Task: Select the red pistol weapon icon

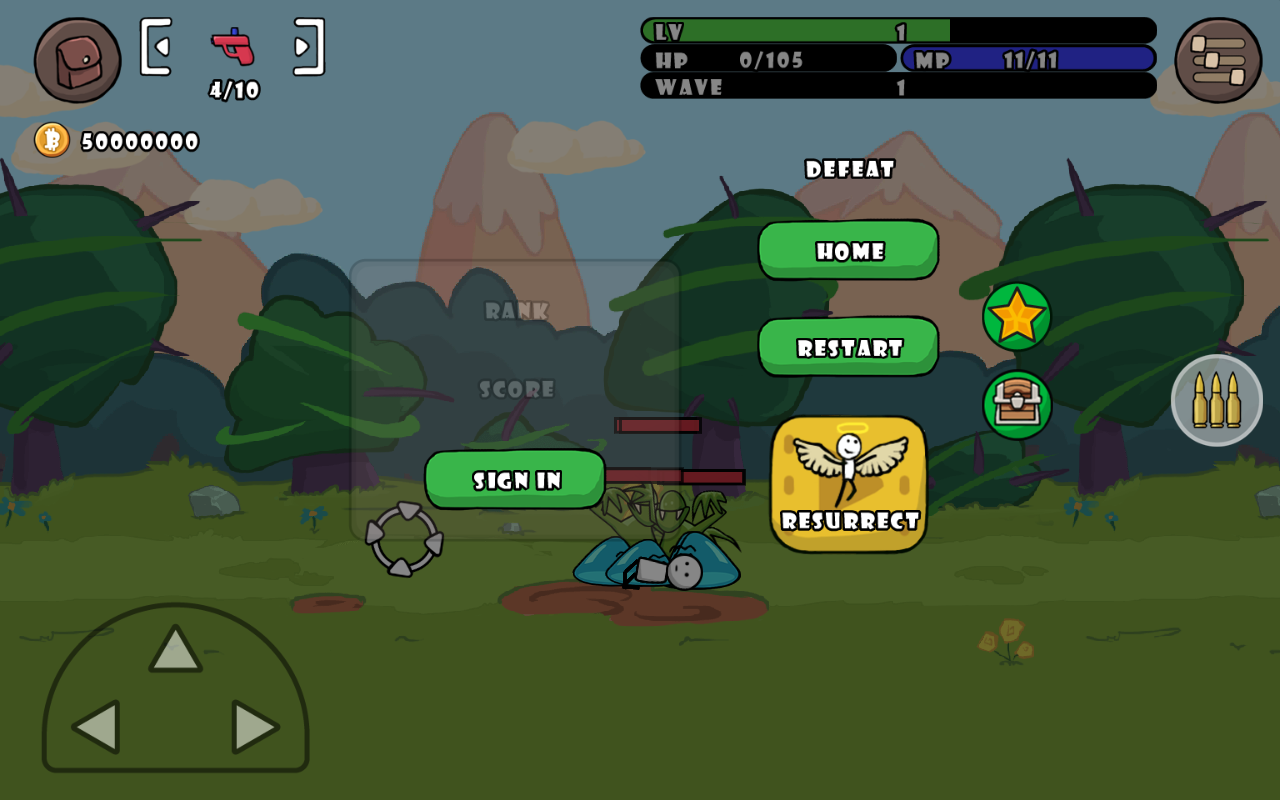Action: tap(233, 46)
